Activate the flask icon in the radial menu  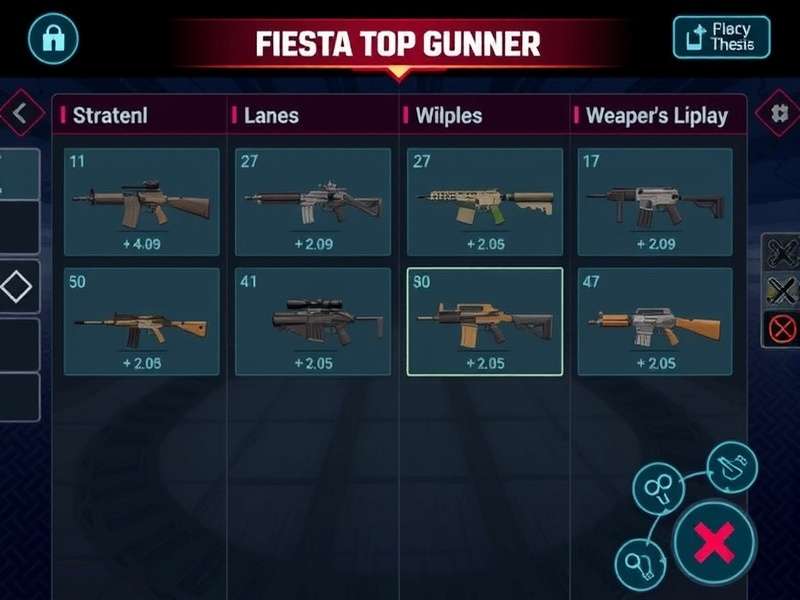point(730,465)
